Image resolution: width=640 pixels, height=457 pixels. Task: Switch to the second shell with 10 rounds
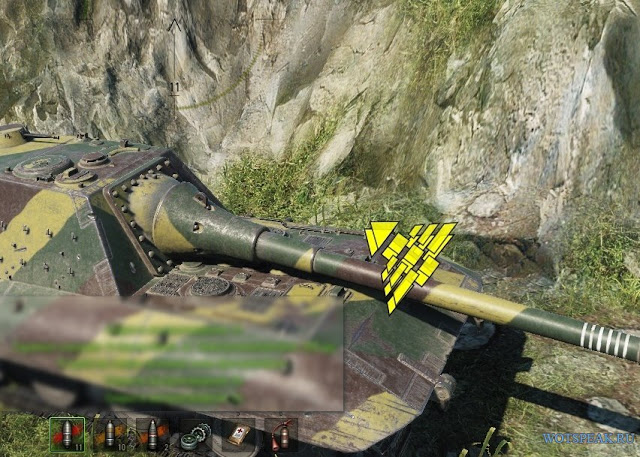[108, 435]
